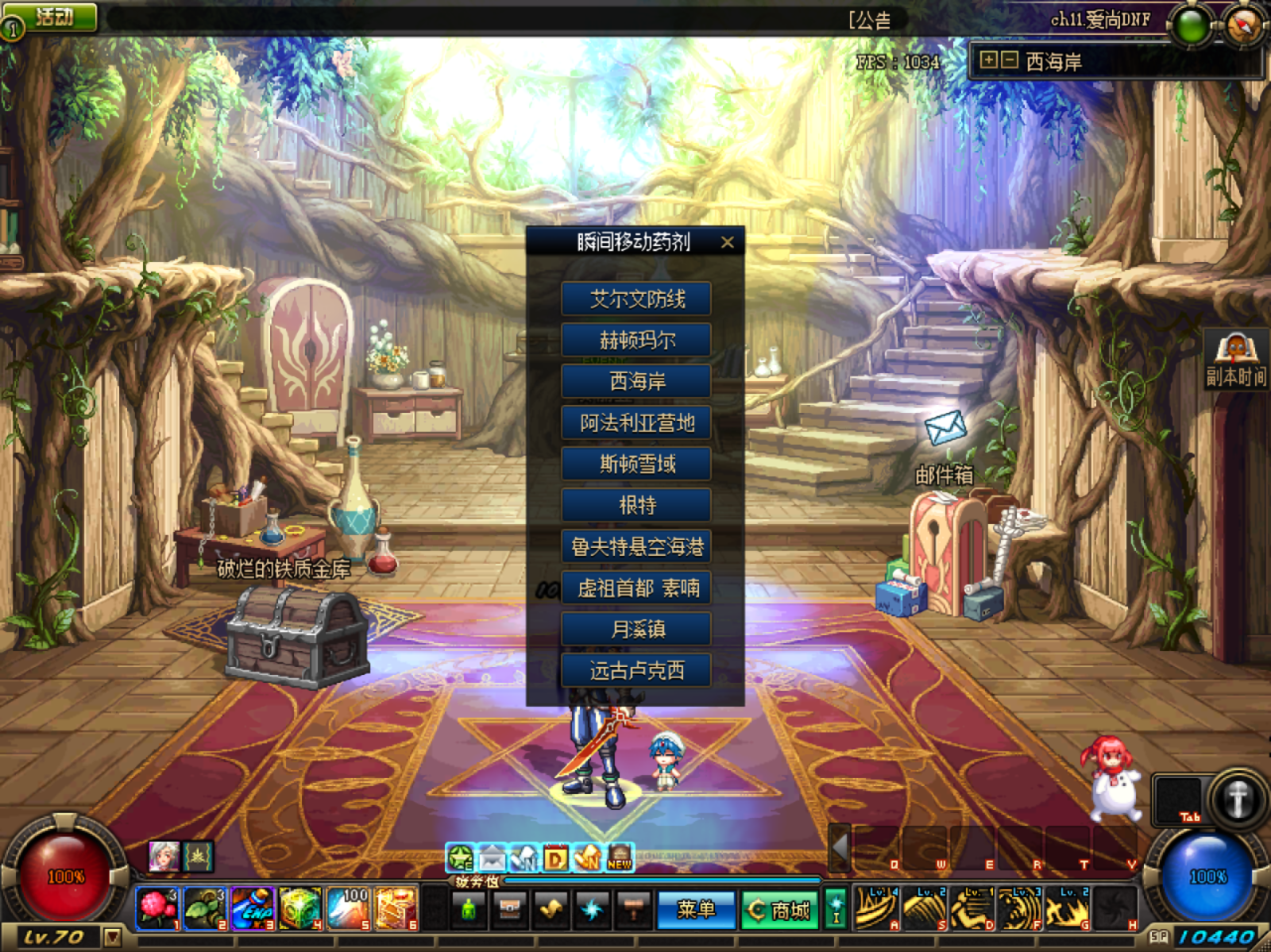Use the red berry item in slot 1

coord(157,908)
